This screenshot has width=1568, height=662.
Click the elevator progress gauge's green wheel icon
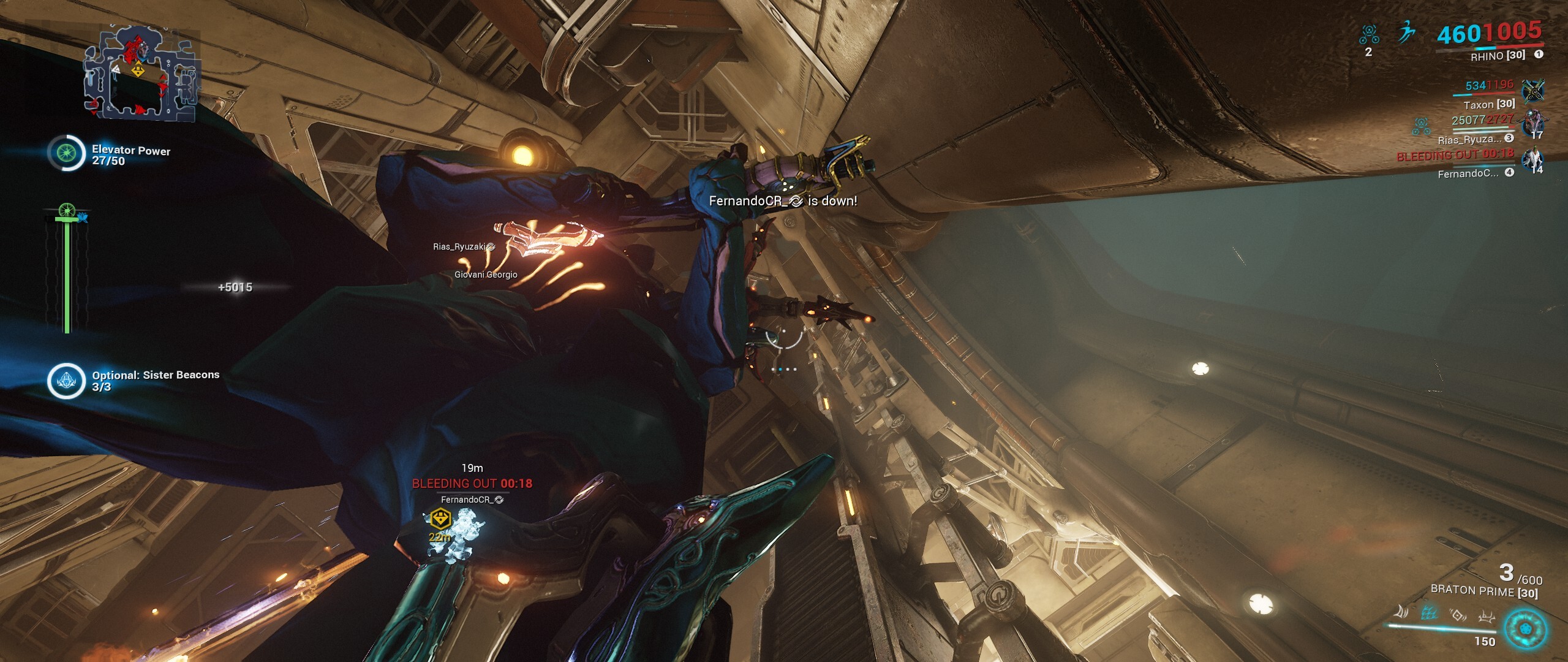[67, 211]
